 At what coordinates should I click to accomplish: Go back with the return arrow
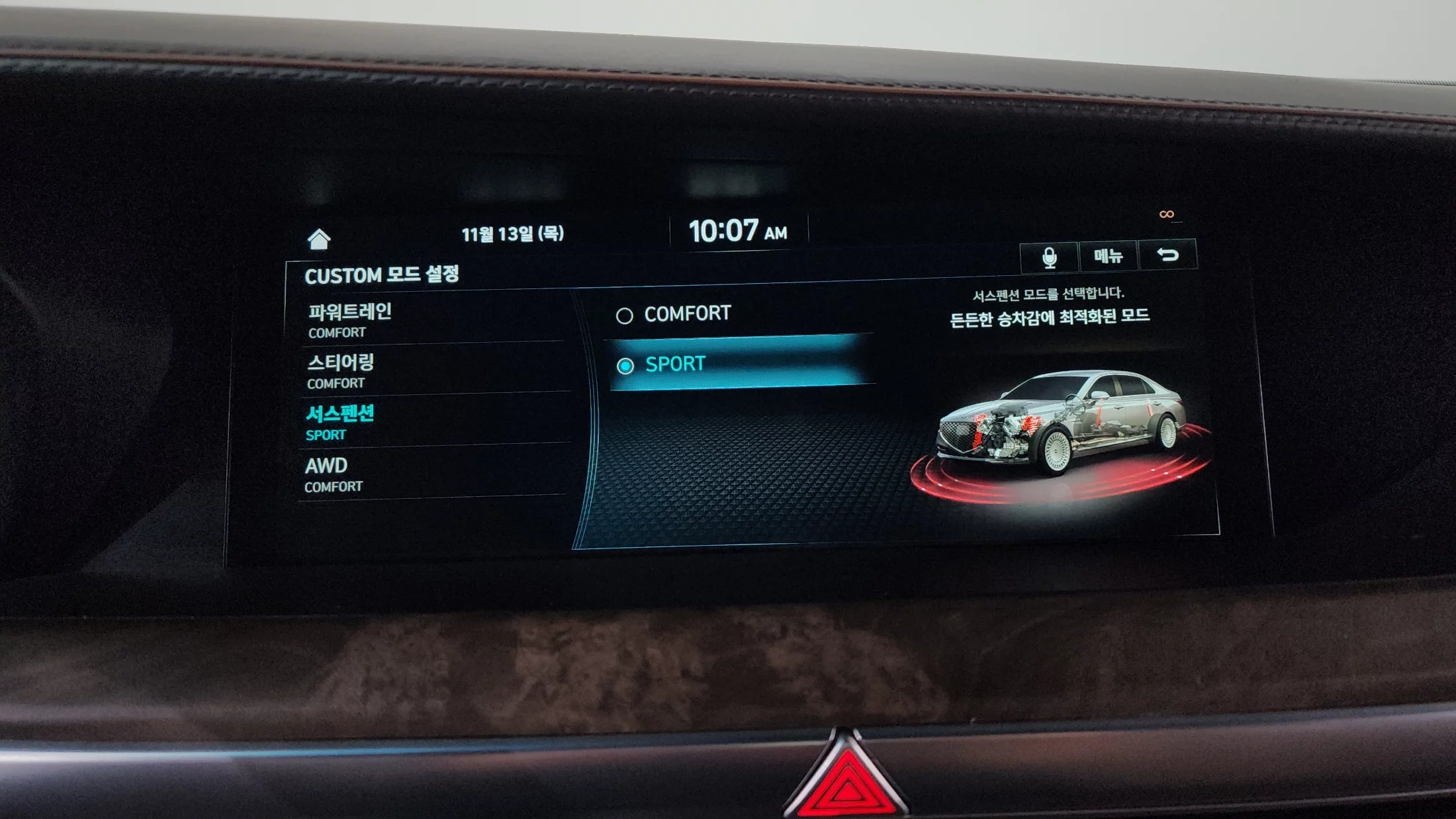1168,255
